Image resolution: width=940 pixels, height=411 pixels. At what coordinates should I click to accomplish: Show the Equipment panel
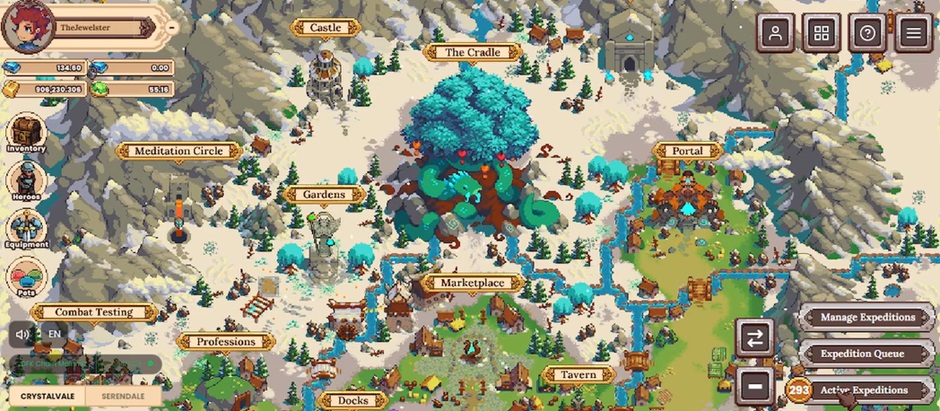point(27,229)
